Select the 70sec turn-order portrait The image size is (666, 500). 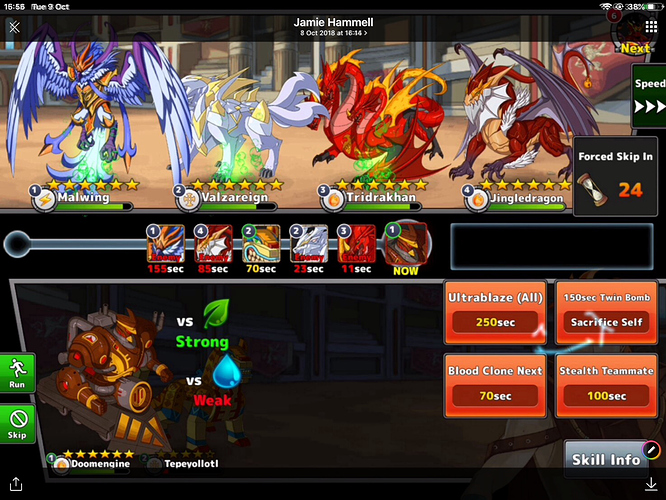click(x=261, y=246)
